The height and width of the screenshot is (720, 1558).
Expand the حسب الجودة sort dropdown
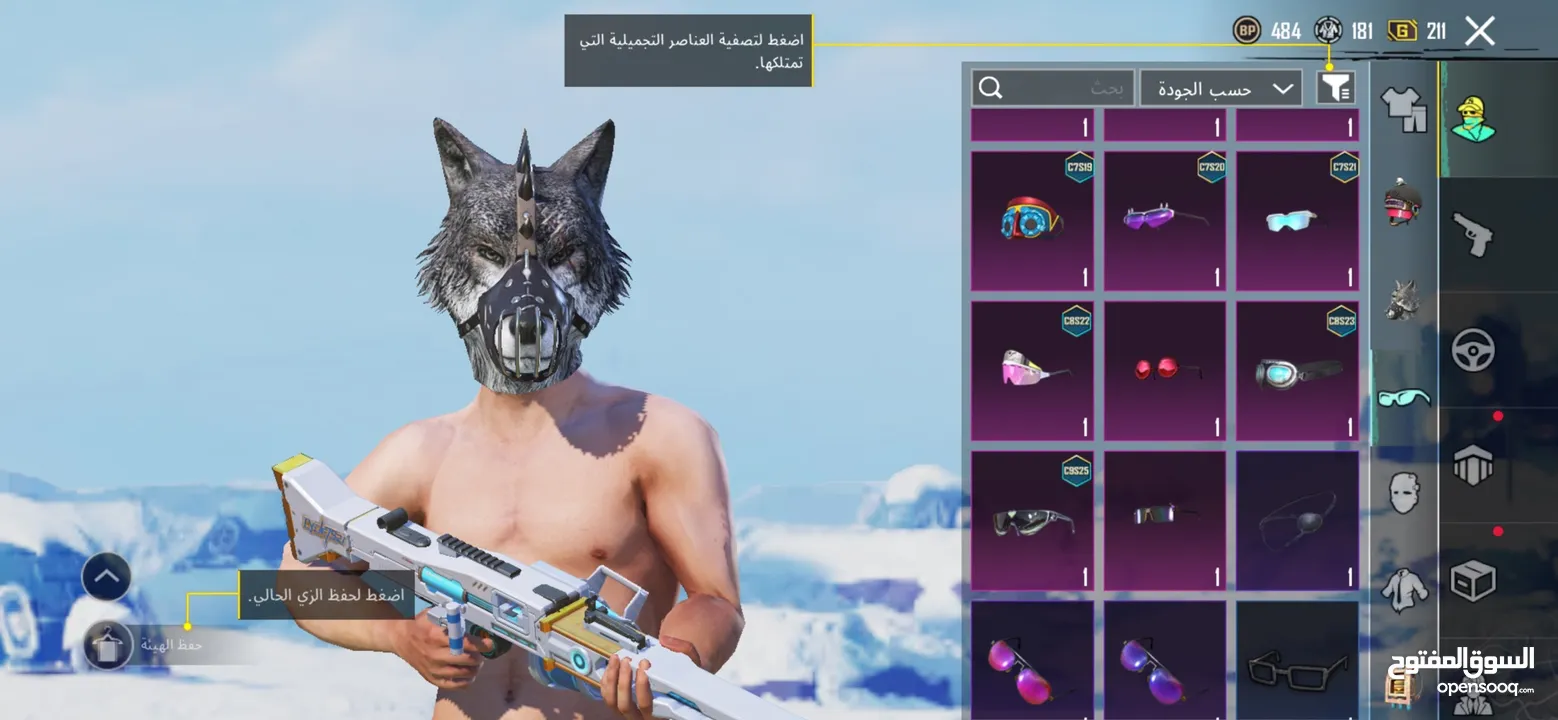[1221, 88]
